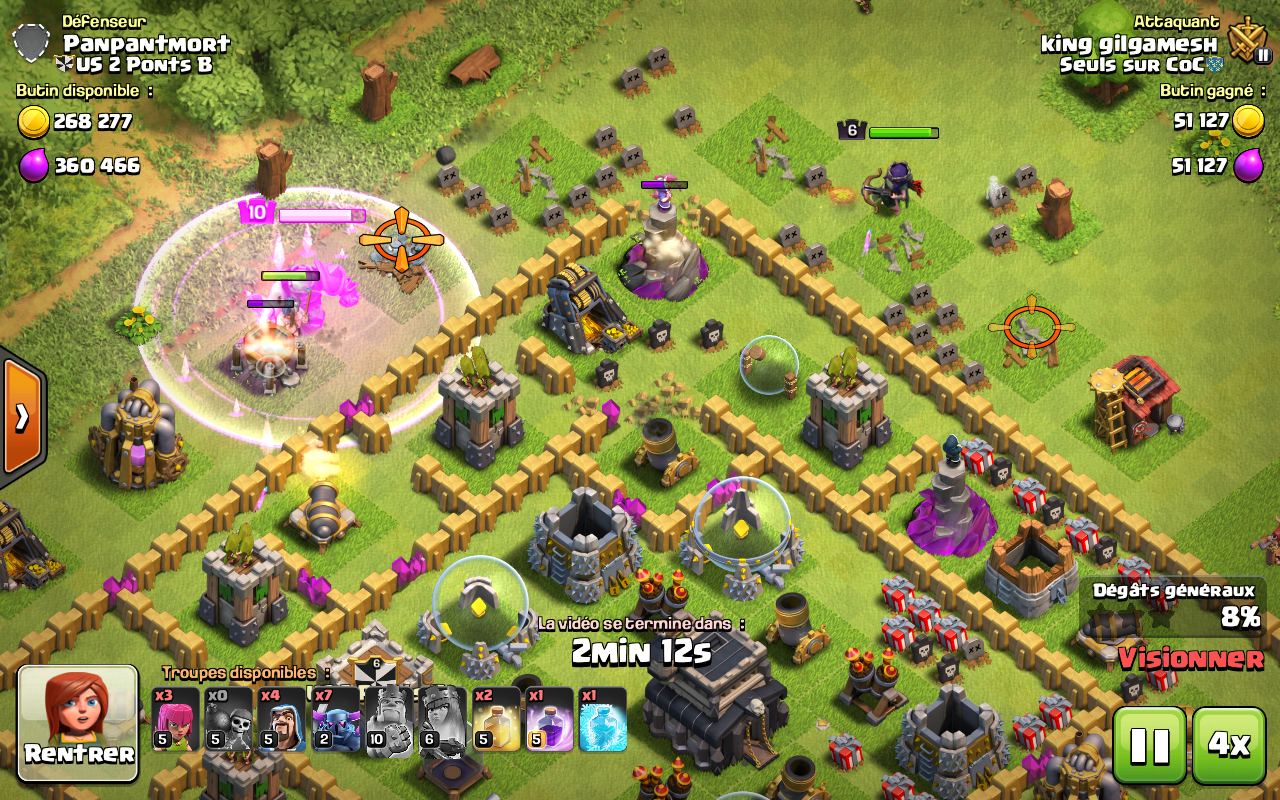This screenshot has height=800, width=1280.
Task: Change the 4x replay speed
Action: point(1228,744)
